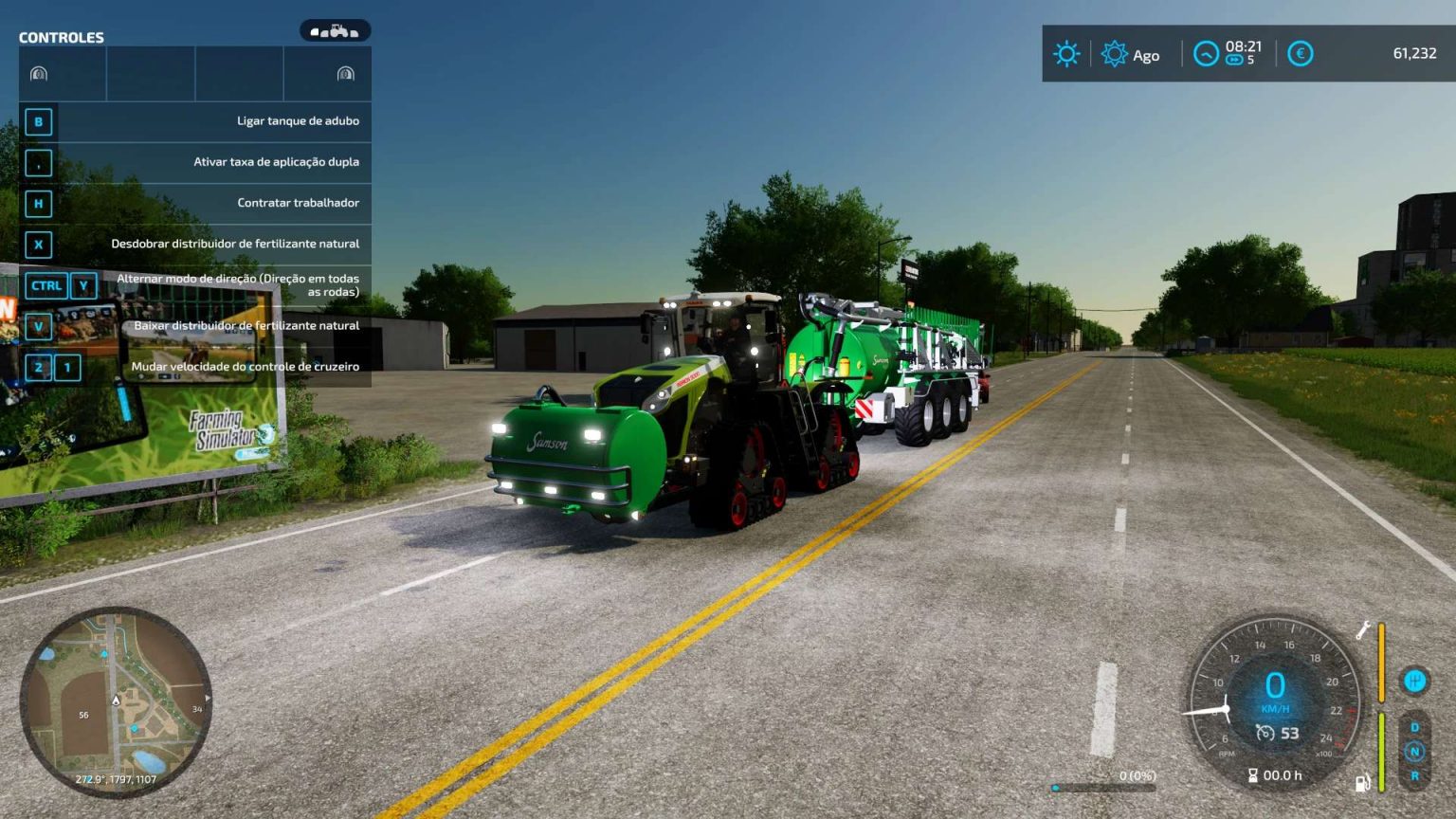This screenshot has width=1456, height=819.
Task: Expand the CONTROLES panel header
Action: [60, 37]
